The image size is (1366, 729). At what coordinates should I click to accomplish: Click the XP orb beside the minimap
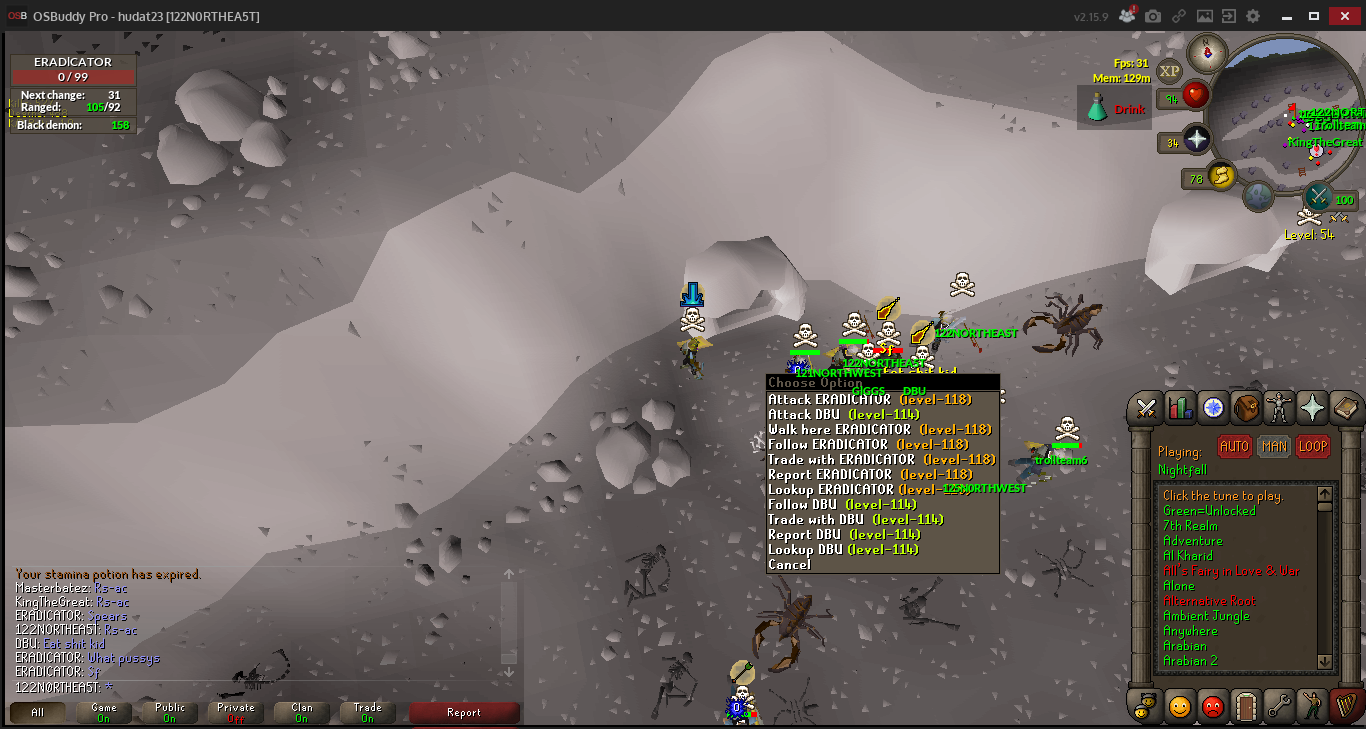[x=1169, y=71]
